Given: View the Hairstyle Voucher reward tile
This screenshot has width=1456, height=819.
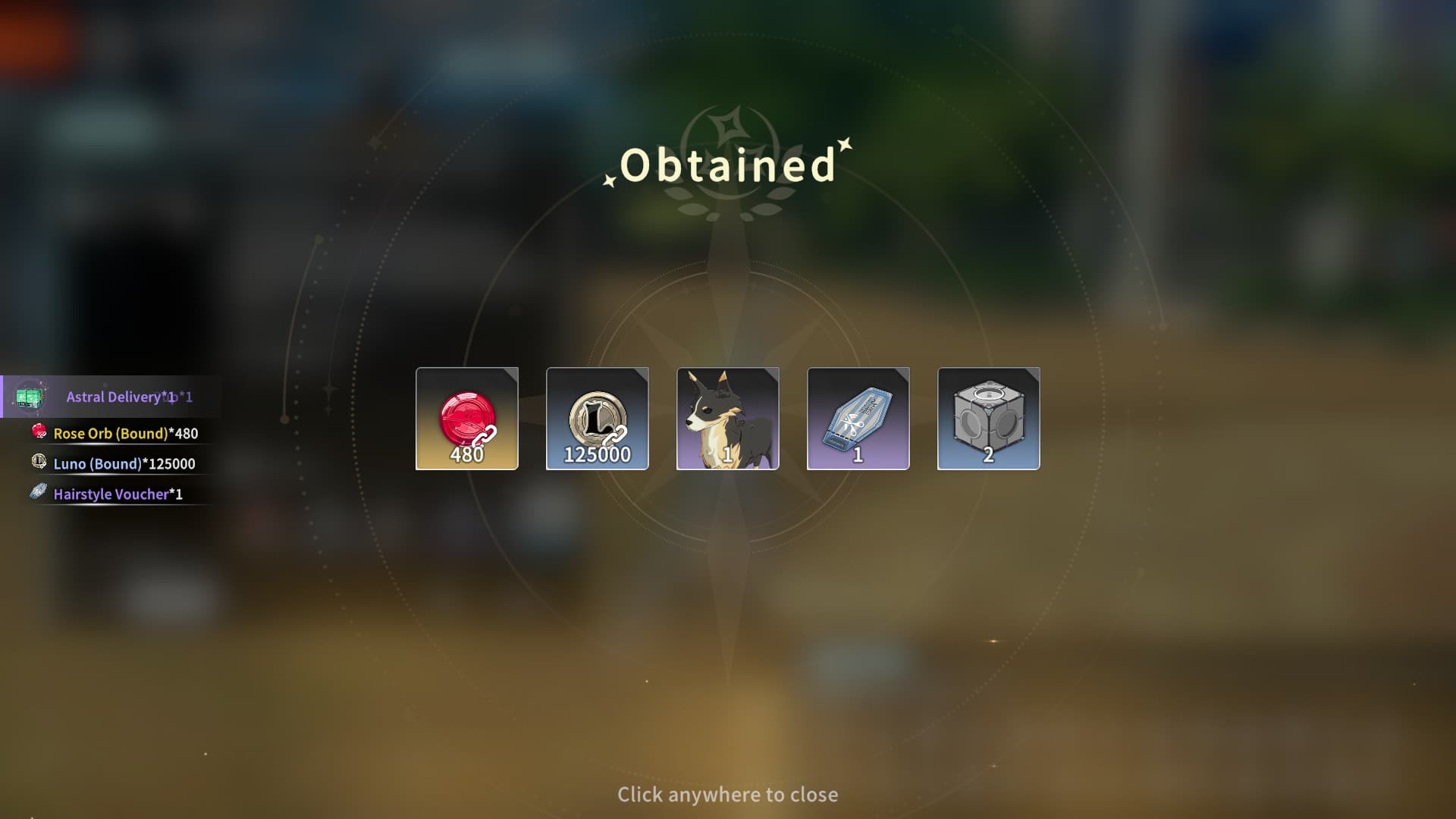Looking at the screenshot, I should [x=858, y=419].
